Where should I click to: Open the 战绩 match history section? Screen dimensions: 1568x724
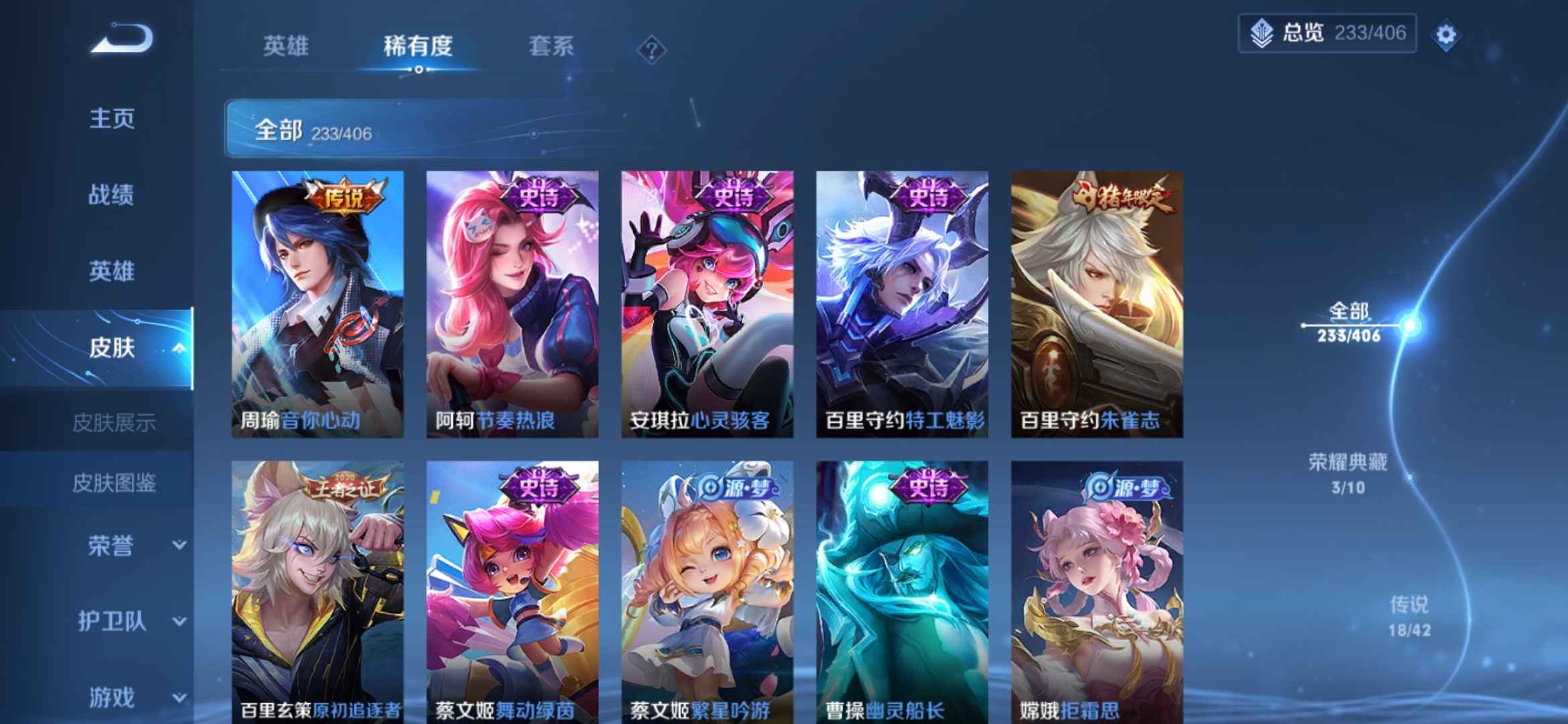pos(111,196)
